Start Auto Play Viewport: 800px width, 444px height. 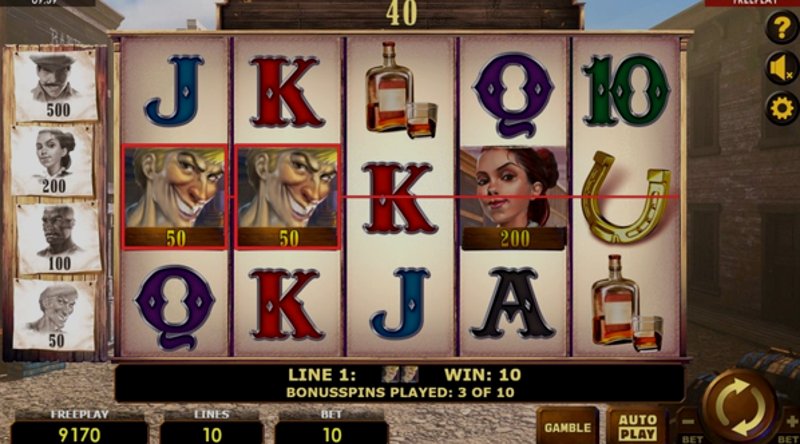tap(636, 425)
